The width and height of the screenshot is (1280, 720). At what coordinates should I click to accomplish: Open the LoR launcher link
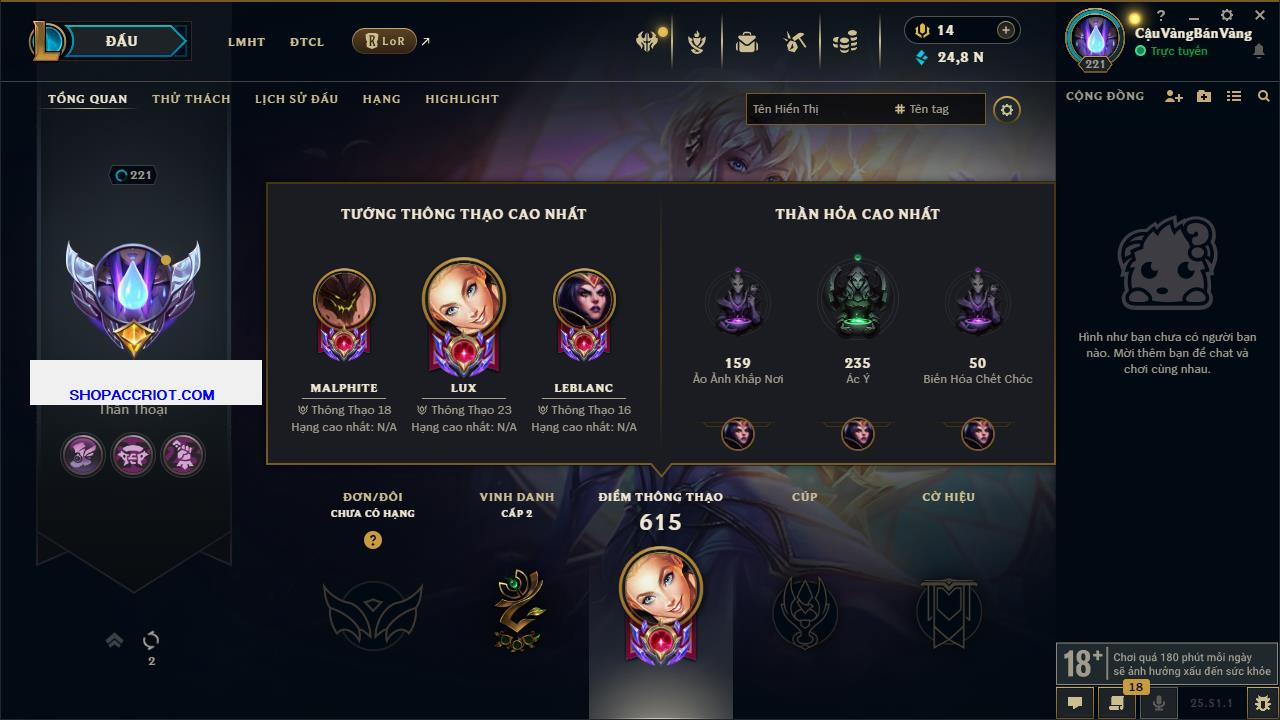(385, 41)
